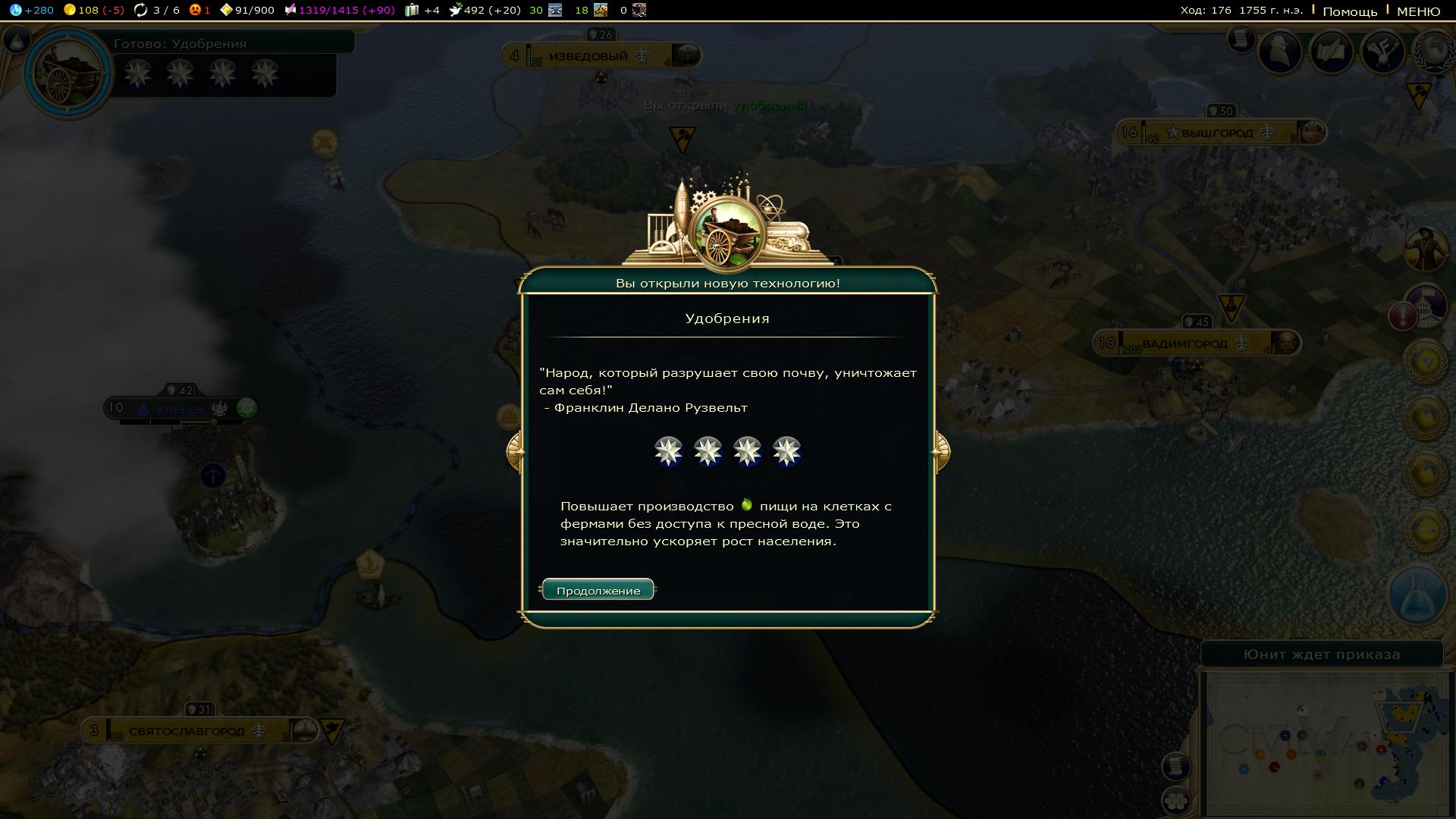Select the Святославгород city banner
This screenshot has width=1456, height=819.
coord(187,731)
